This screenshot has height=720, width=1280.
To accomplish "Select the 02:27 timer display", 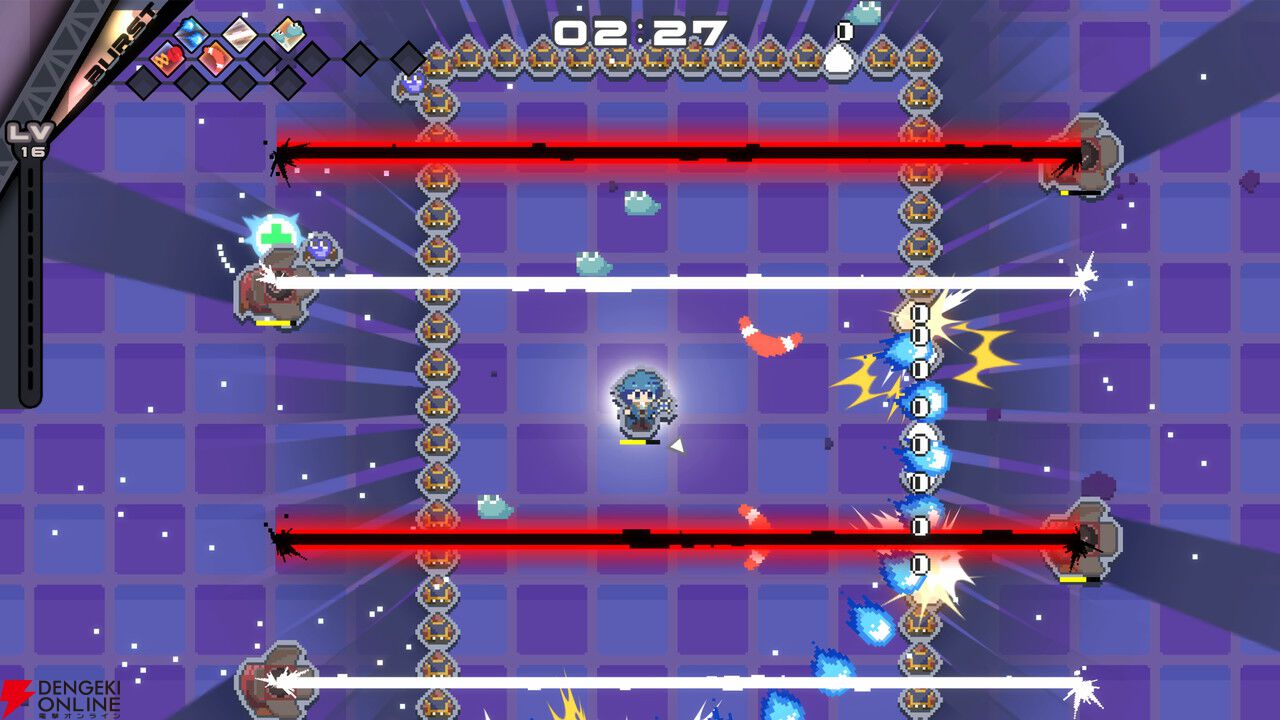I will (x=640, y=32).
